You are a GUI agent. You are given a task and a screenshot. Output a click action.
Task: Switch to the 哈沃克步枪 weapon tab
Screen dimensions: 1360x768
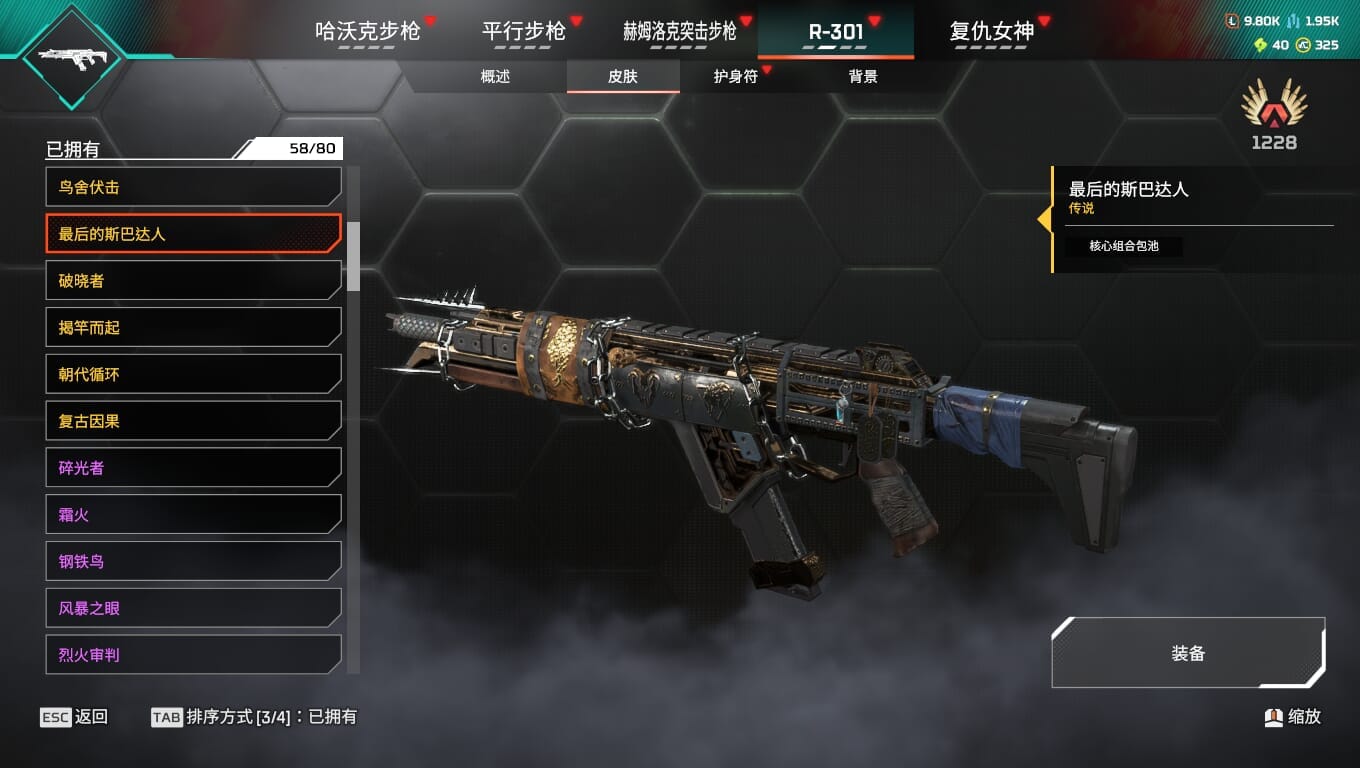pyautogui.click(x=367, y=31)
